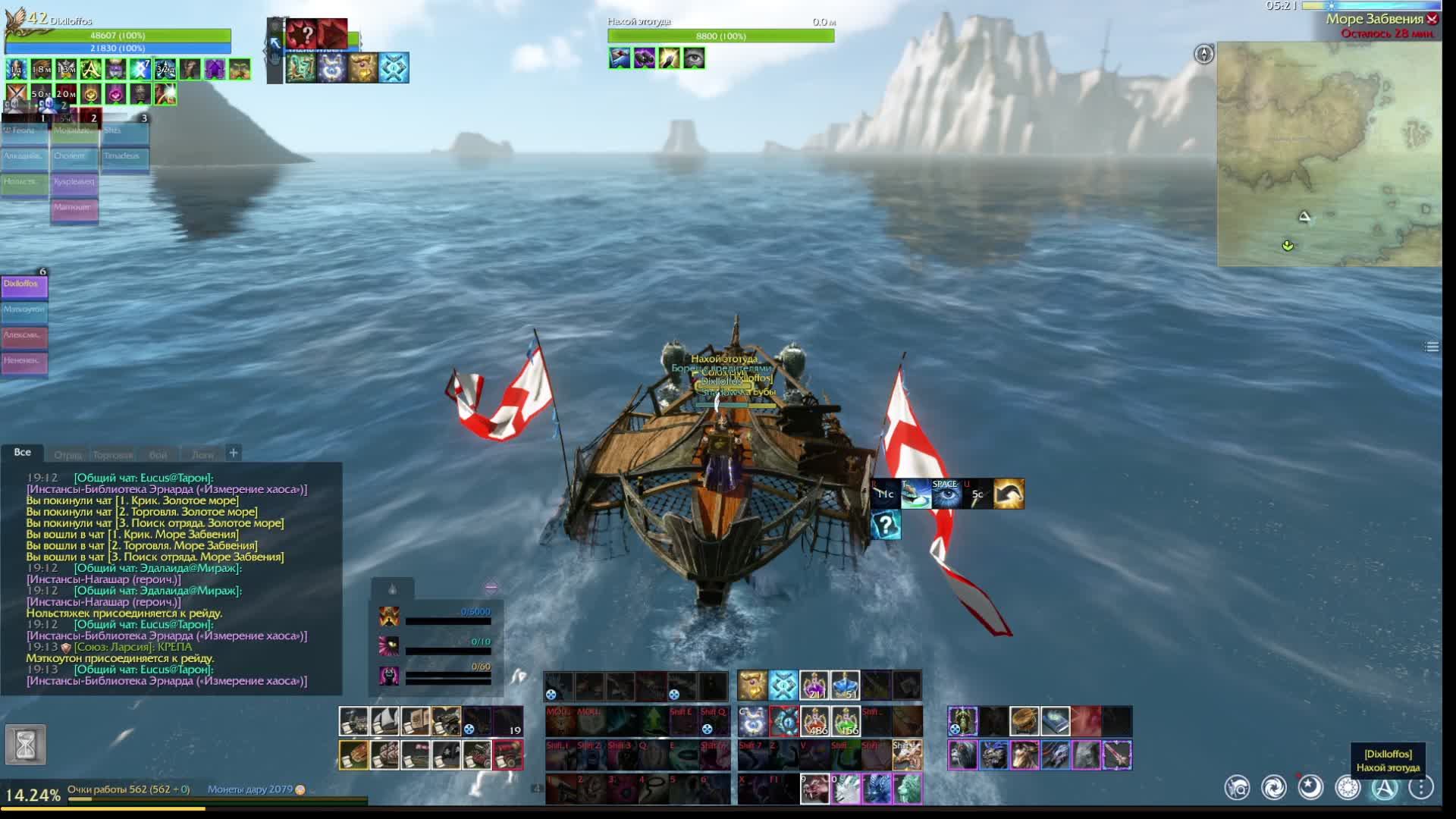Click the list icon on the right screen edge
The height and width of the screenshot is (819, 1456).
(x=1432, y=347)
